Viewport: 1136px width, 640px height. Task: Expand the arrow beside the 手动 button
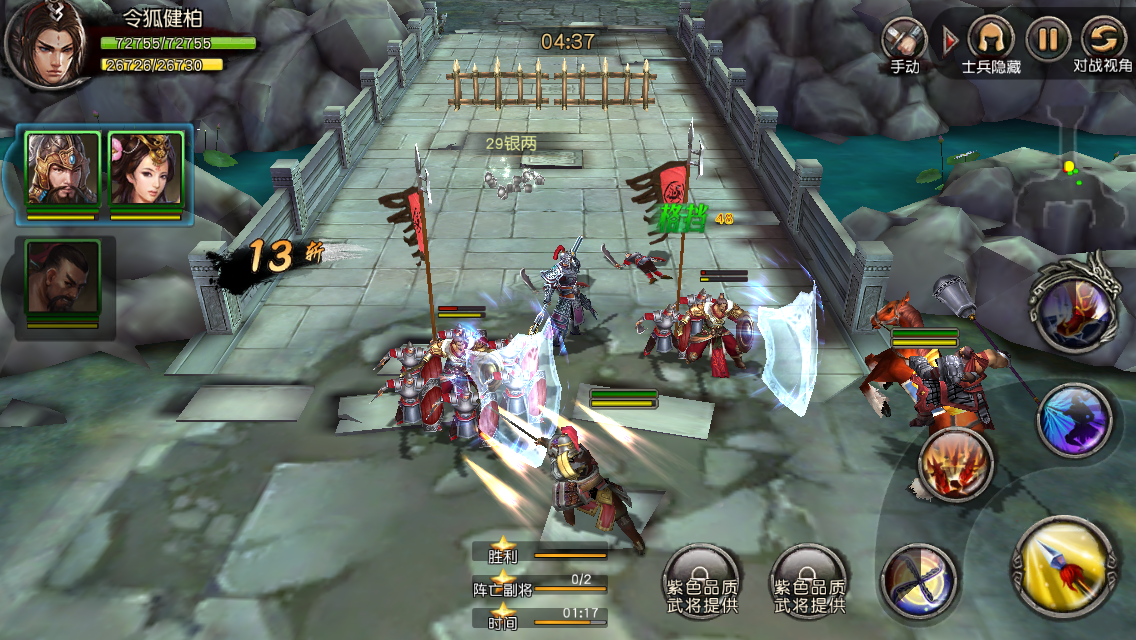point(950,40)
